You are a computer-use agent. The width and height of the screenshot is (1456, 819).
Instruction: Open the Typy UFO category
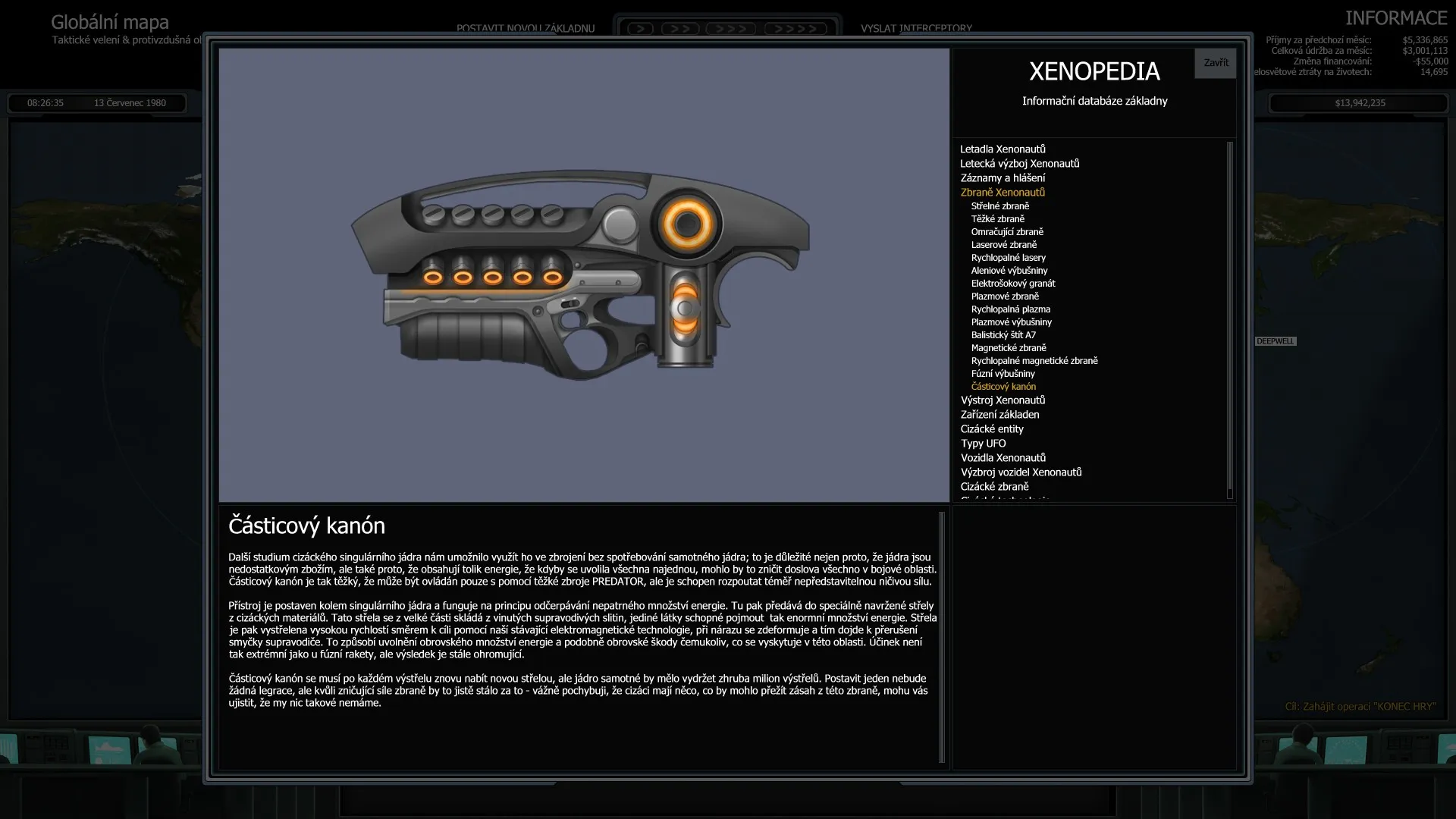click(983, 443)
